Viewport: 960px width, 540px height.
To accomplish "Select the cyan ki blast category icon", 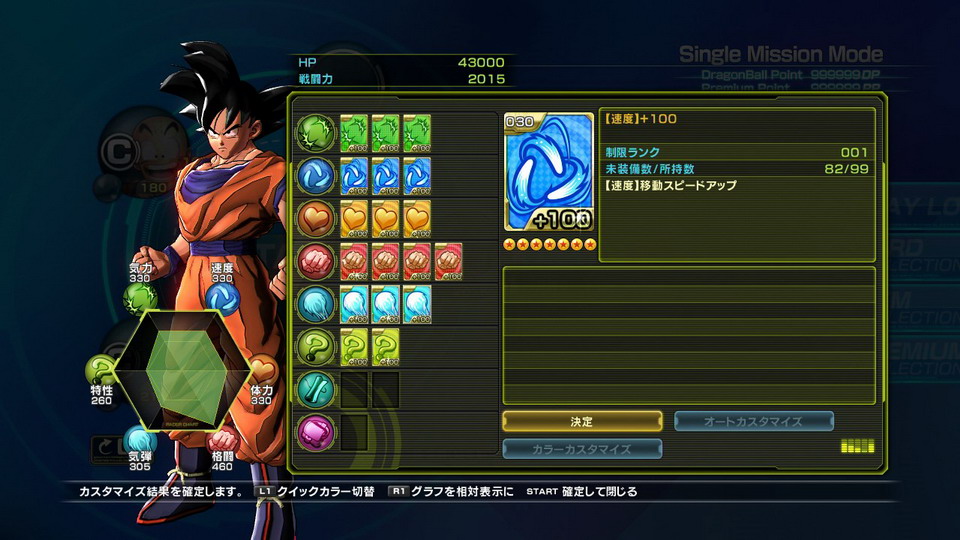I will pyautogui.click(x=316, y=304).
